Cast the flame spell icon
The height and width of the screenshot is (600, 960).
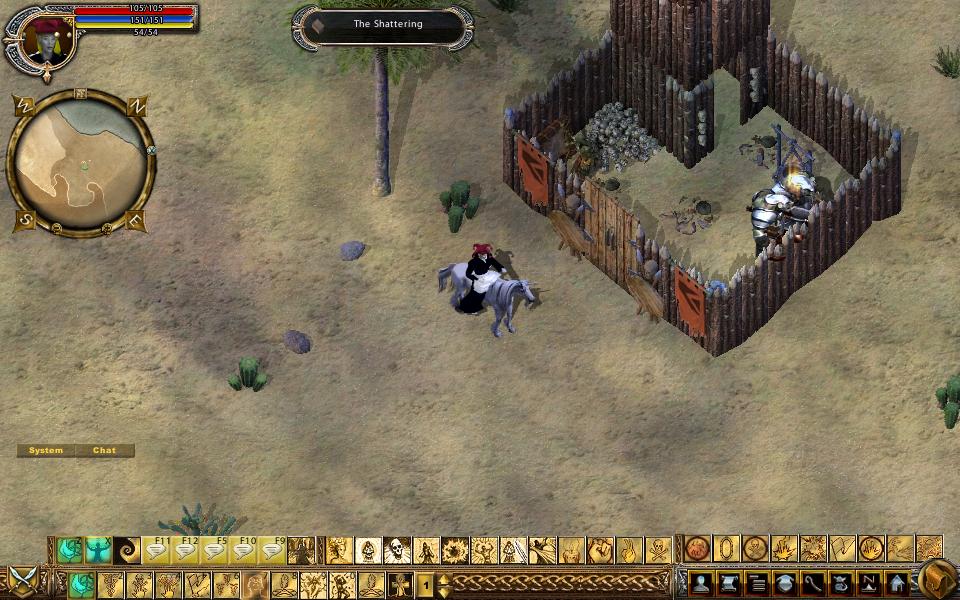pos(784,548)
